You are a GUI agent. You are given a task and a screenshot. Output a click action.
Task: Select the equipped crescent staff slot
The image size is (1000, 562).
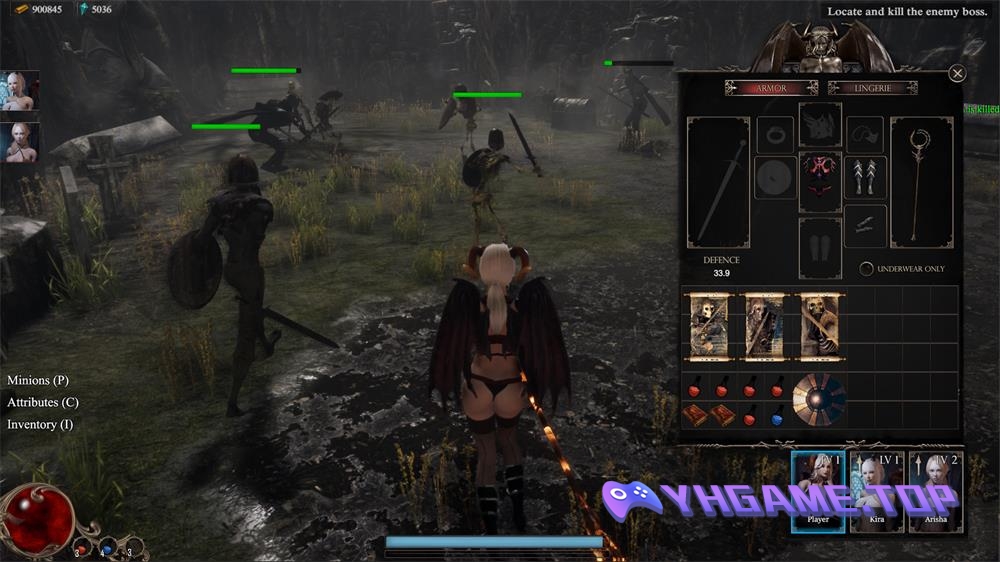pyautogui.click(x=919, y=182)
